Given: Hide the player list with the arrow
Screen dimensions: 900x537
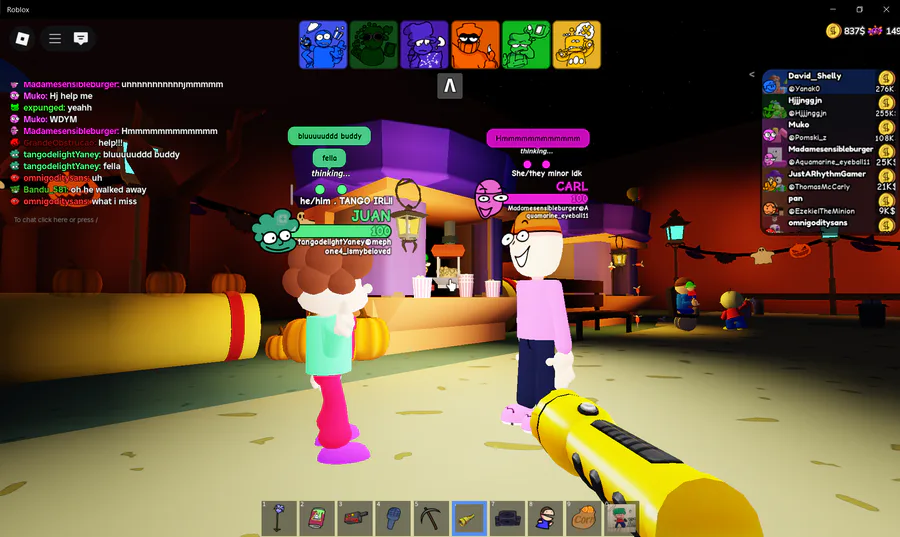Looking at the screenshot, I should tap(752, 74).
